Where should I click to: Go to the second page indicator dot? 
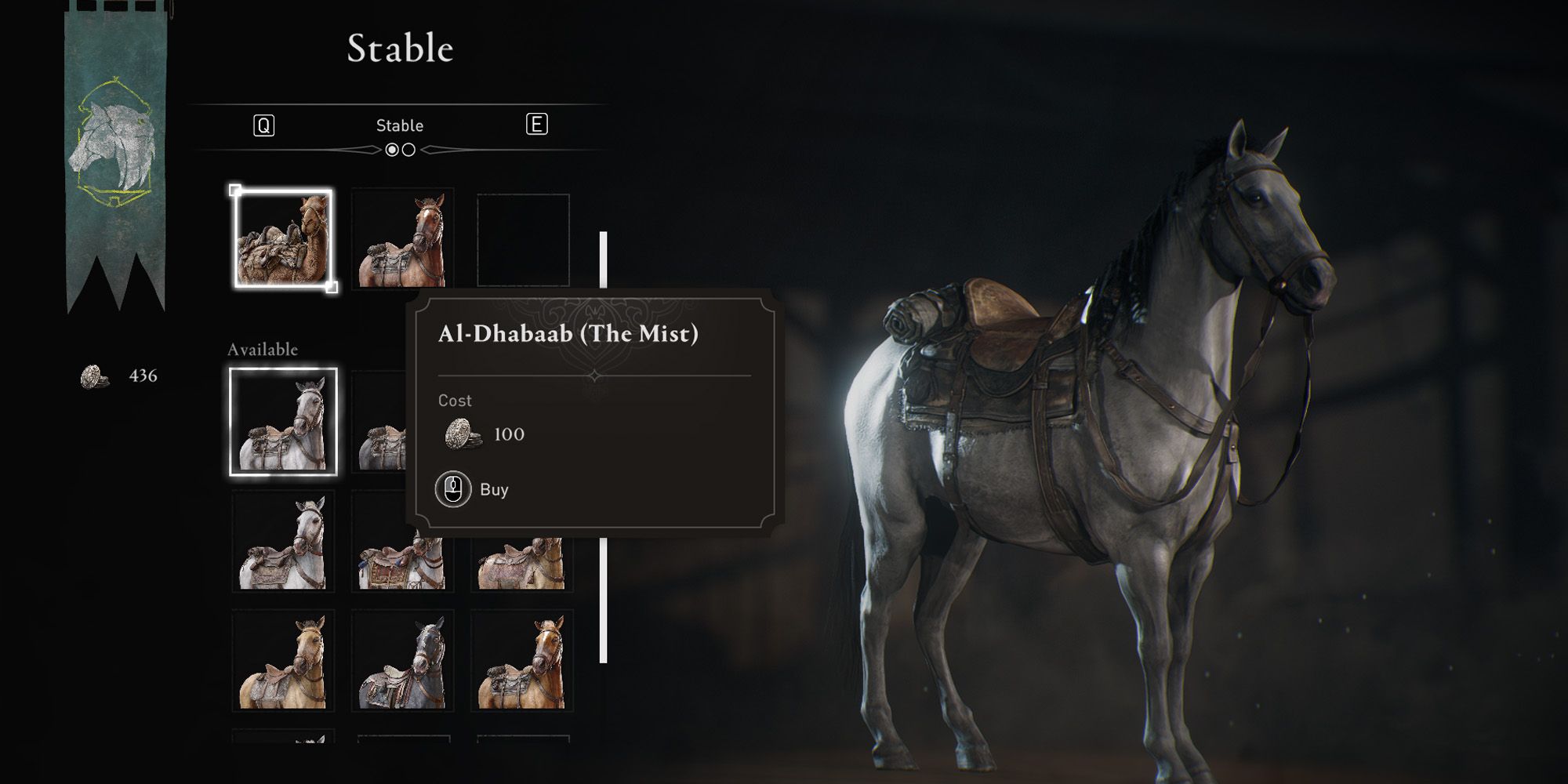click(x=408, y=150)
